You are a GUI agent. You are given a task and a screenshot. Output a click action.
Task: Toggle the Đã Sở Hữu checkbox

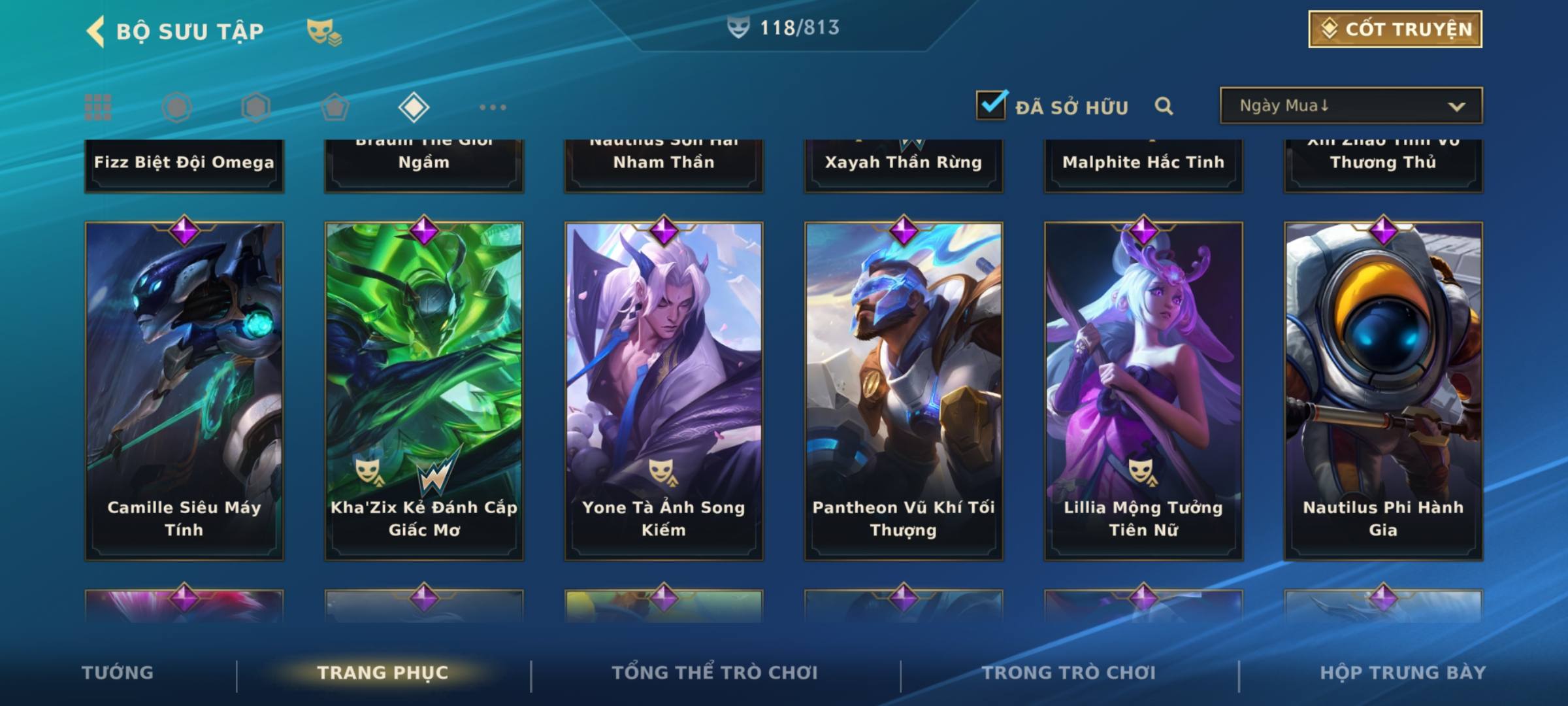click(x=991, y=105)
